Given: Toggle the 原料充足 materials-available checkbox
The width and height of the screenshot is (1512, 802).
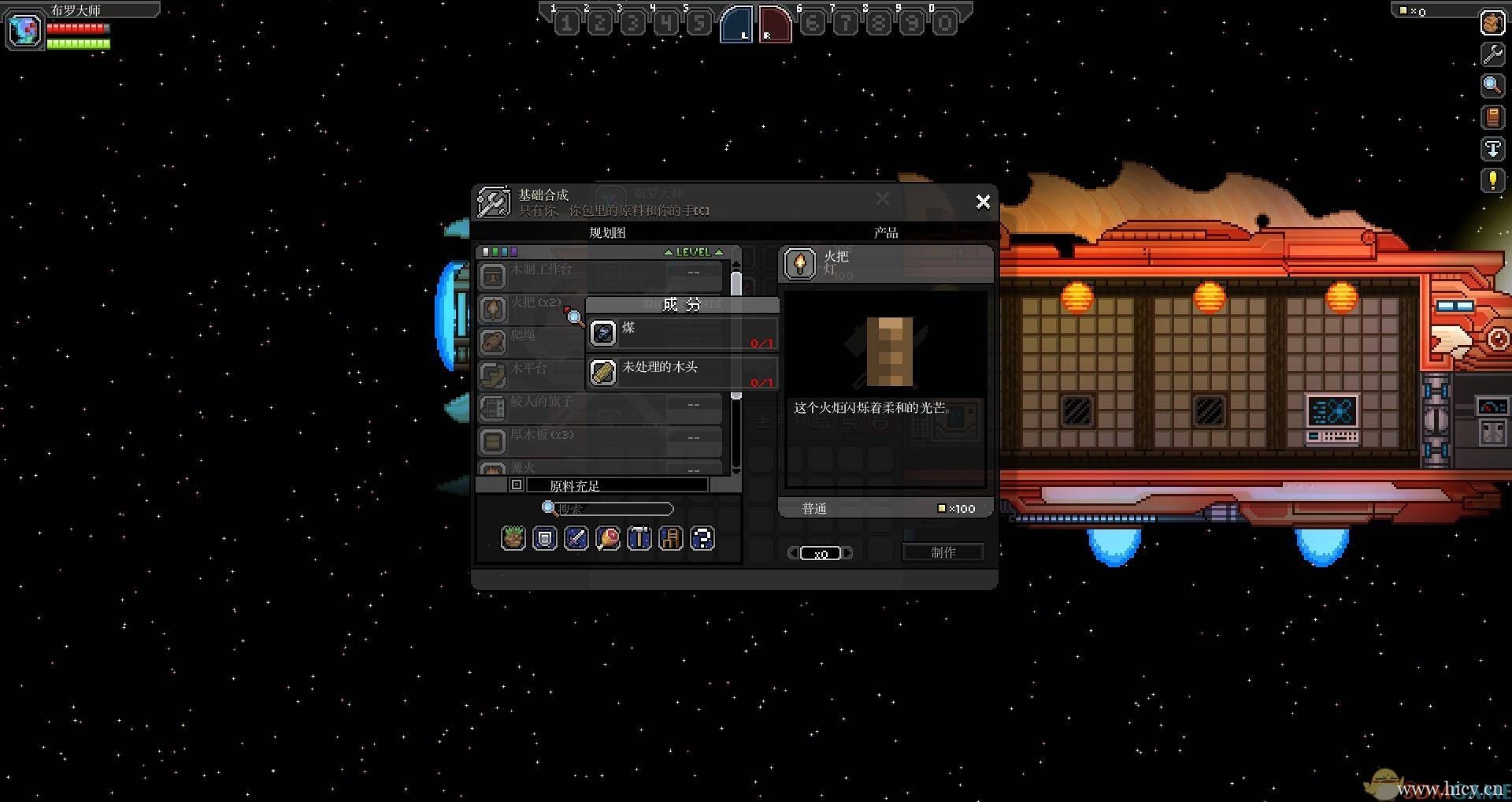Looking at the screenshot, I should (517, 485).
